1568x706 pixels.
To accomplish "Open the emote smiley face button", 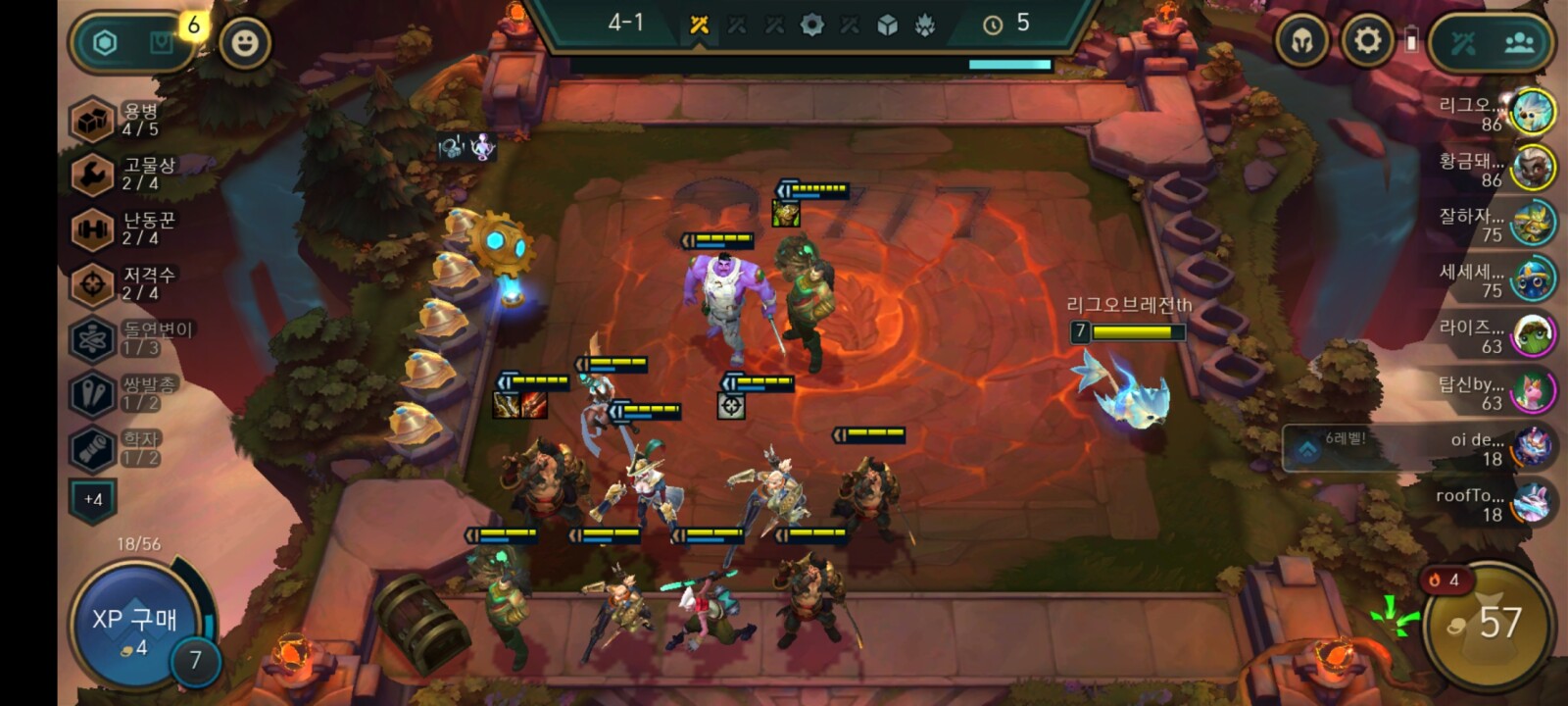I will [244, 42].
